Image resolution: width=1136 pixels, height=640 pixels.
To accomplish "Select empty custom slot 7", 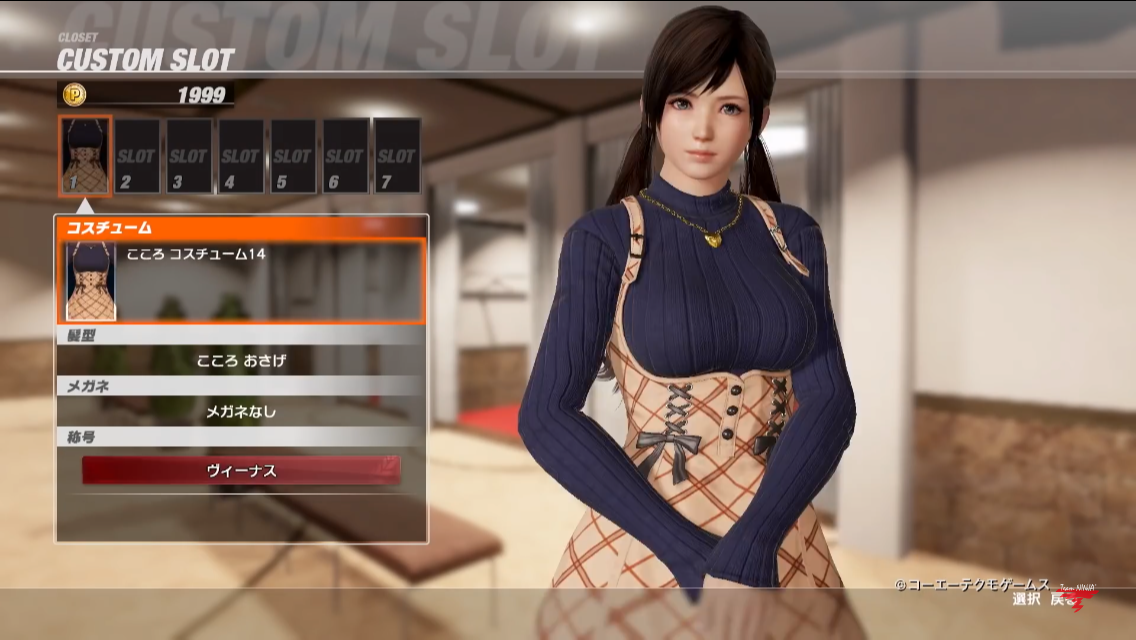I will point(396,156).
